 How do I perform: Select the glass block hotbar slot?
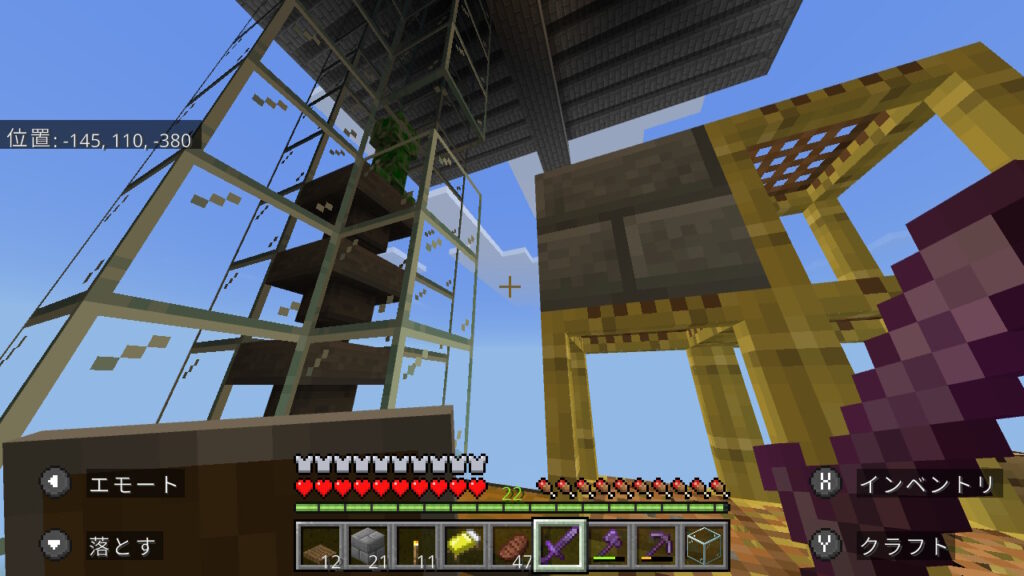click(703, 545)
